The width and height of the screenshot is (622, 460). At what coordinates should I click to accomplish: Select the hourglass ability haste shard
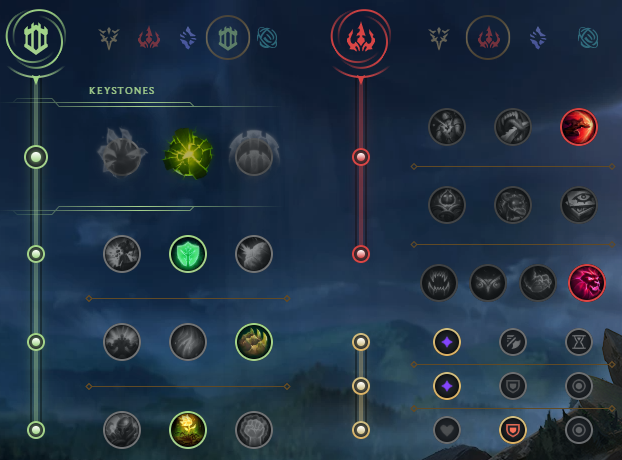(x=579, y=342)
